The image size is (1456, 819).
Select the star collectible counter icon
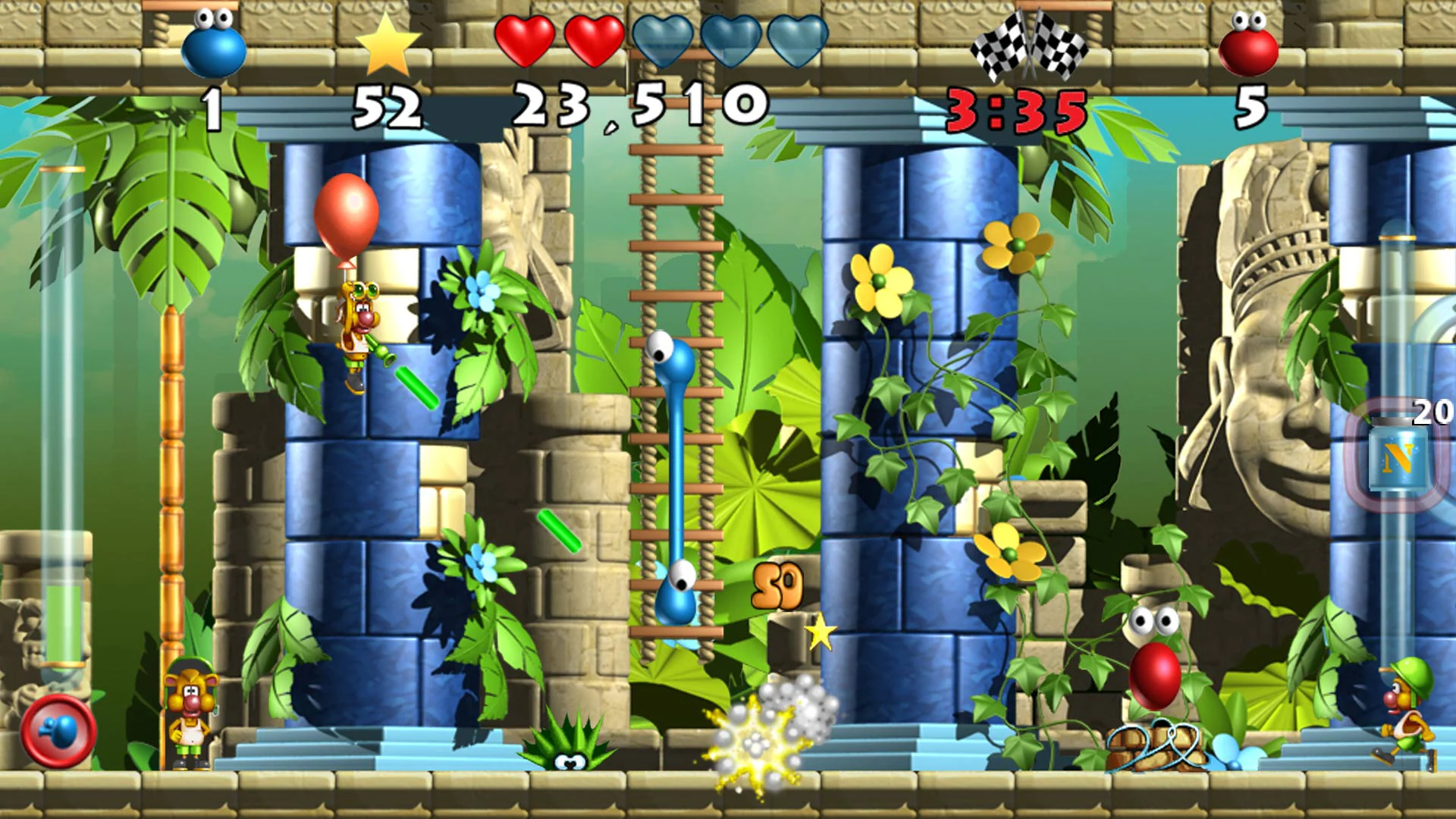[x=388, y=47]
